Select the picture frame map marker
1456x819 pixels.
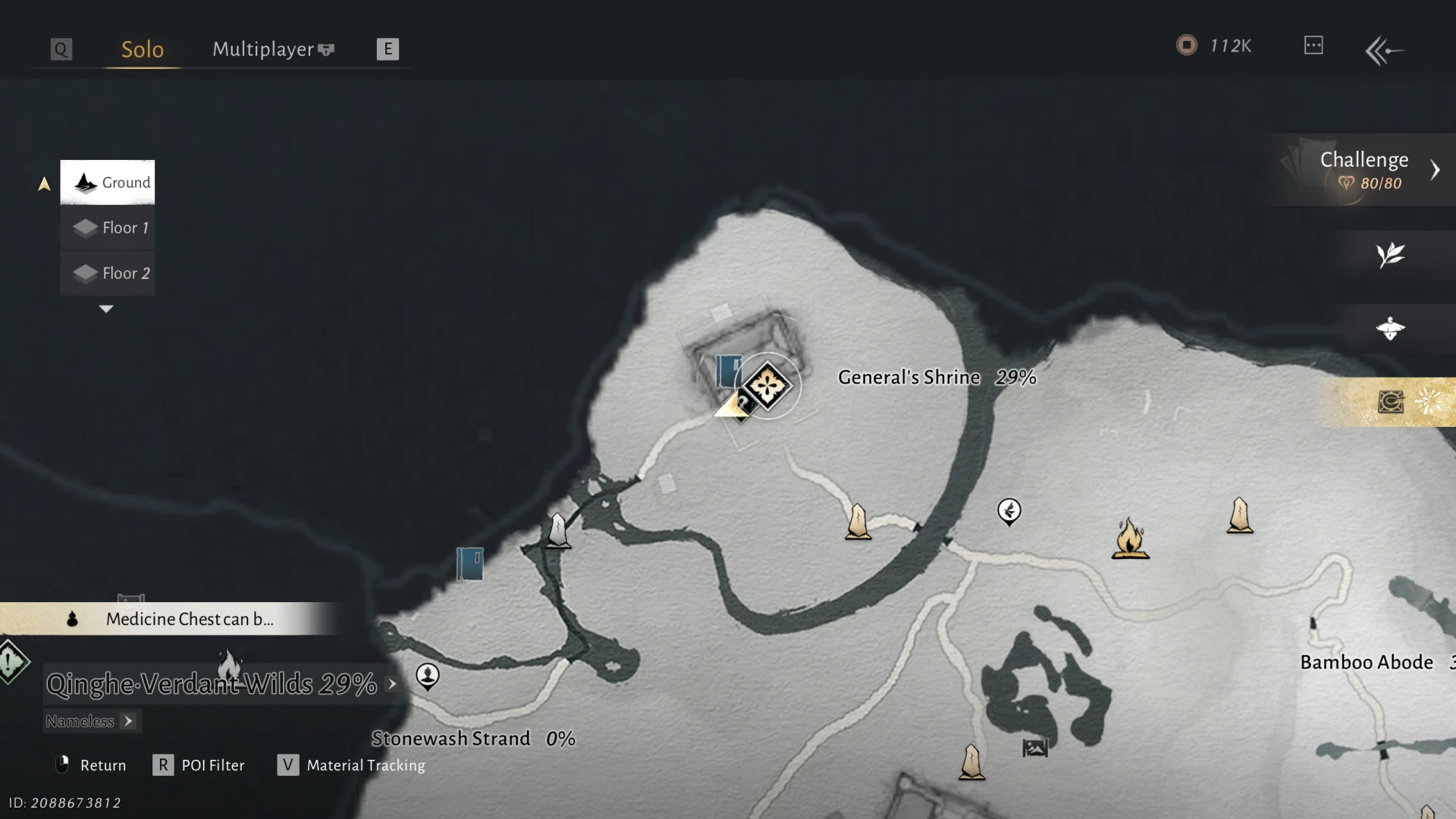pos(1035,748)
